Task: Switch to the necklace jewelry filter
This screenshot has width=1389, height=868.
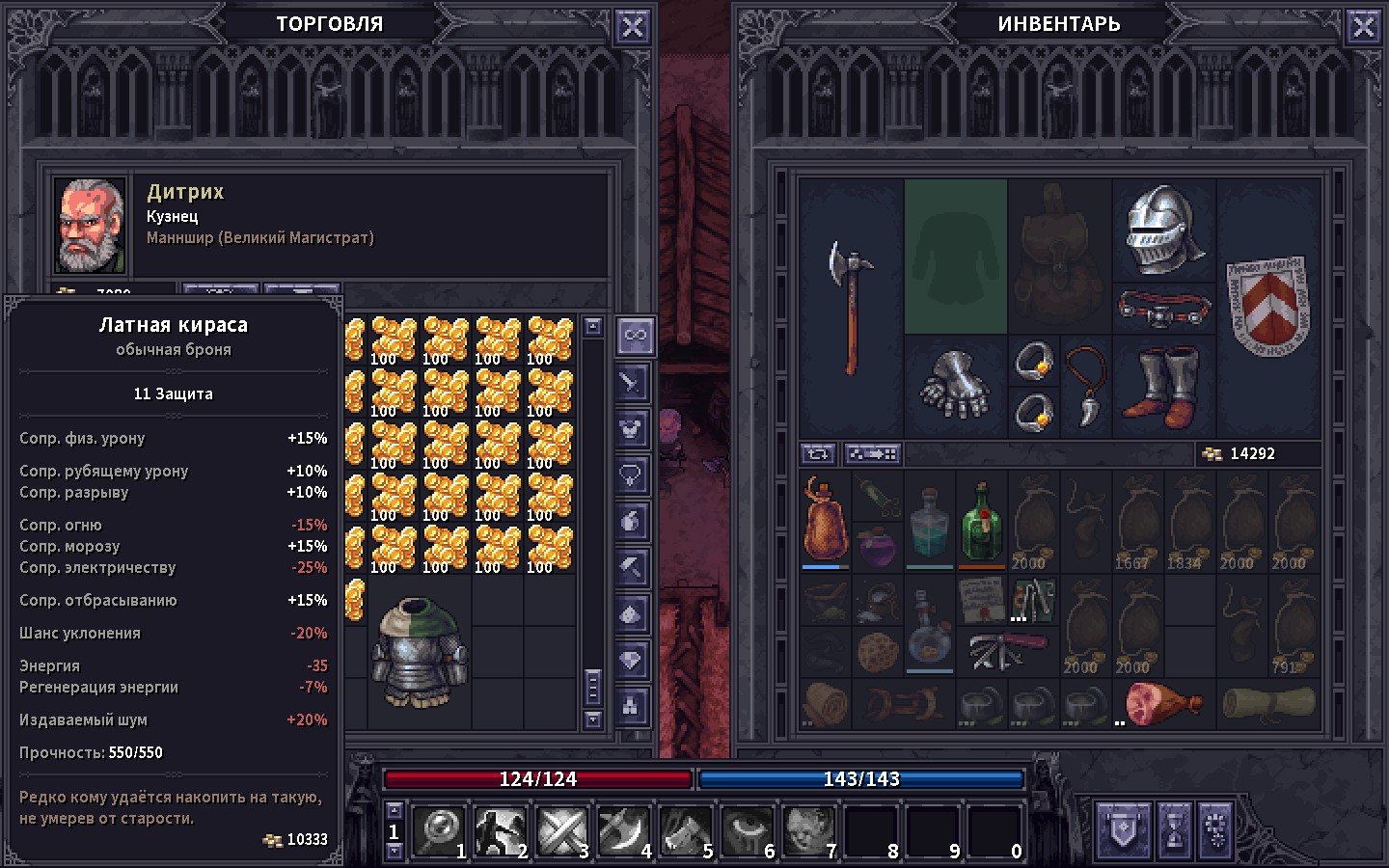Action: coord(632,475)
